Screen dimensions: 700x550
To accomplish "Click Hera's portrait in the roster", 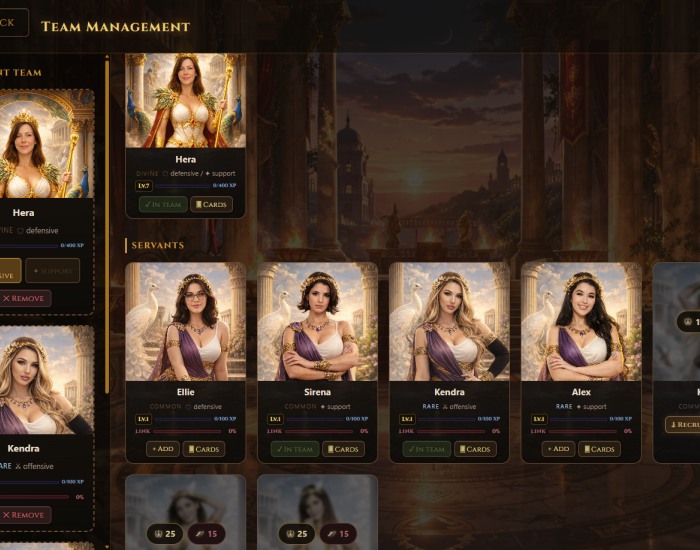I will pyautogui.click(x=185, y=100).
